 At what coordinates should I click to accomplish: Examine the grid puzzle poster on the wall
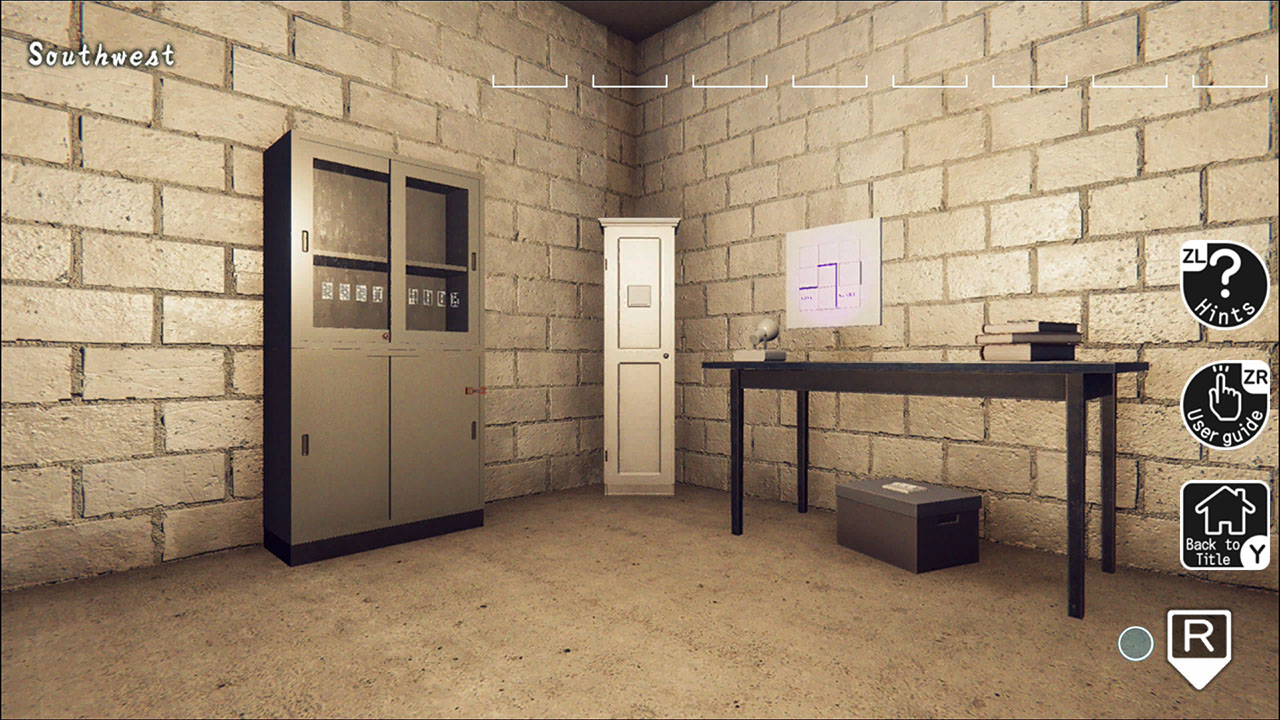coord(833,272)
